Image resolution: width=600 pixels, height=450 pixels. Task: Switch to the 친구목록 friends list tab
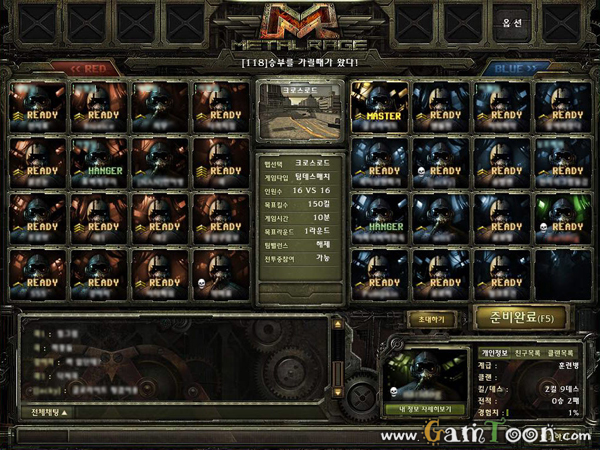tap(529, 354)
